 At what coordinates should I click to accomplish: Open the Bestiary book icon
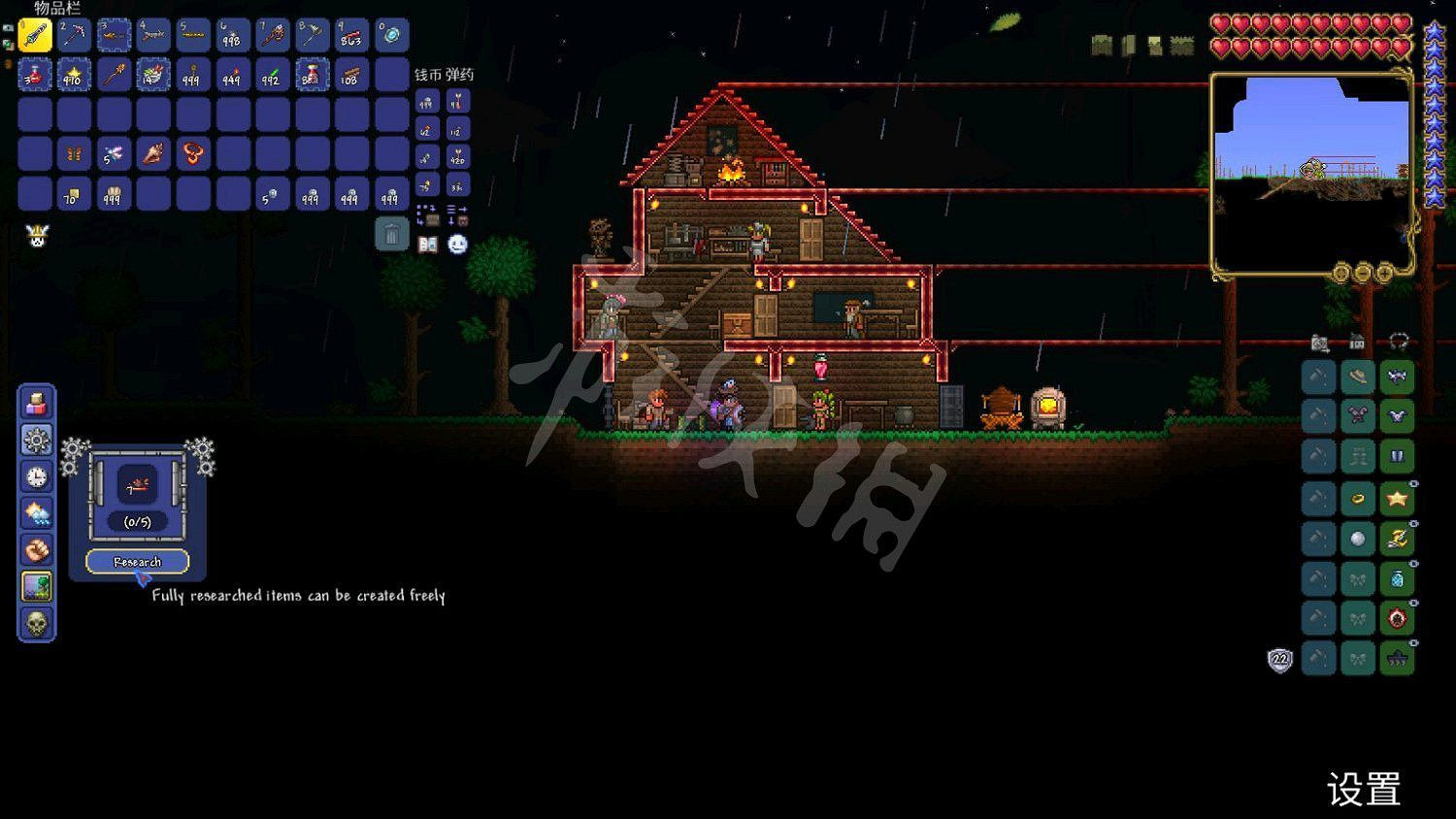[x=427, y=245]
